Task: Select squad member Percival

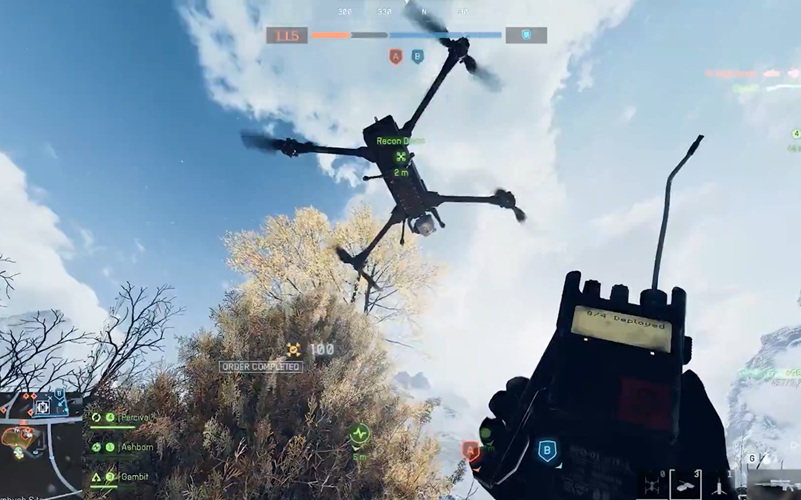Action: pyautogui.click(x=133, y=417)
